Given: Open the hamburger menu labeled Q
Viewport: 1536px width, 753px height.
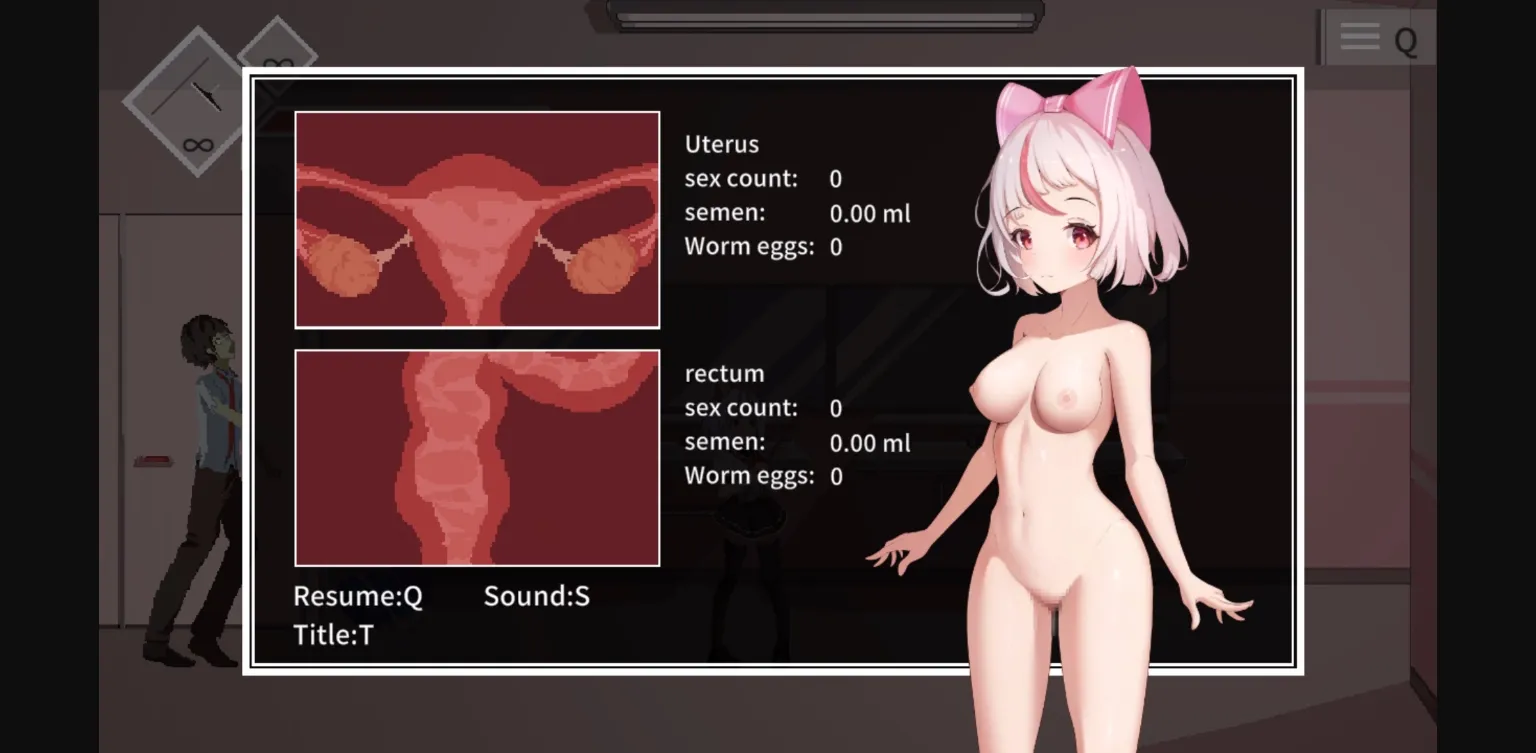Looking at the screenshot, I should click(x=1377, y=36).
